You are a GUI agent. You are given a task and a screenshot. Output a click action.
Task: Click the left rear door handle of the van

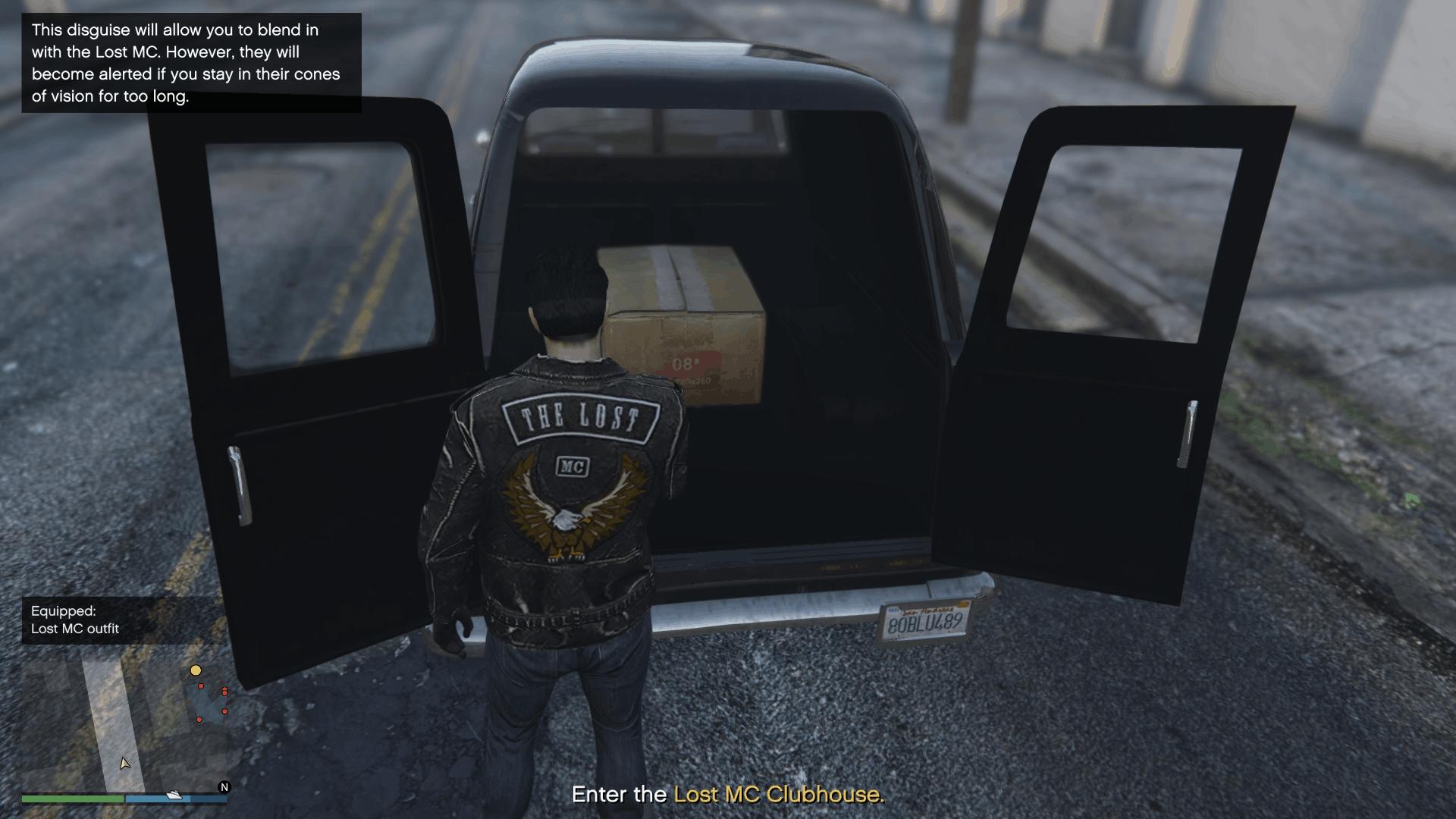coord(240,485)
